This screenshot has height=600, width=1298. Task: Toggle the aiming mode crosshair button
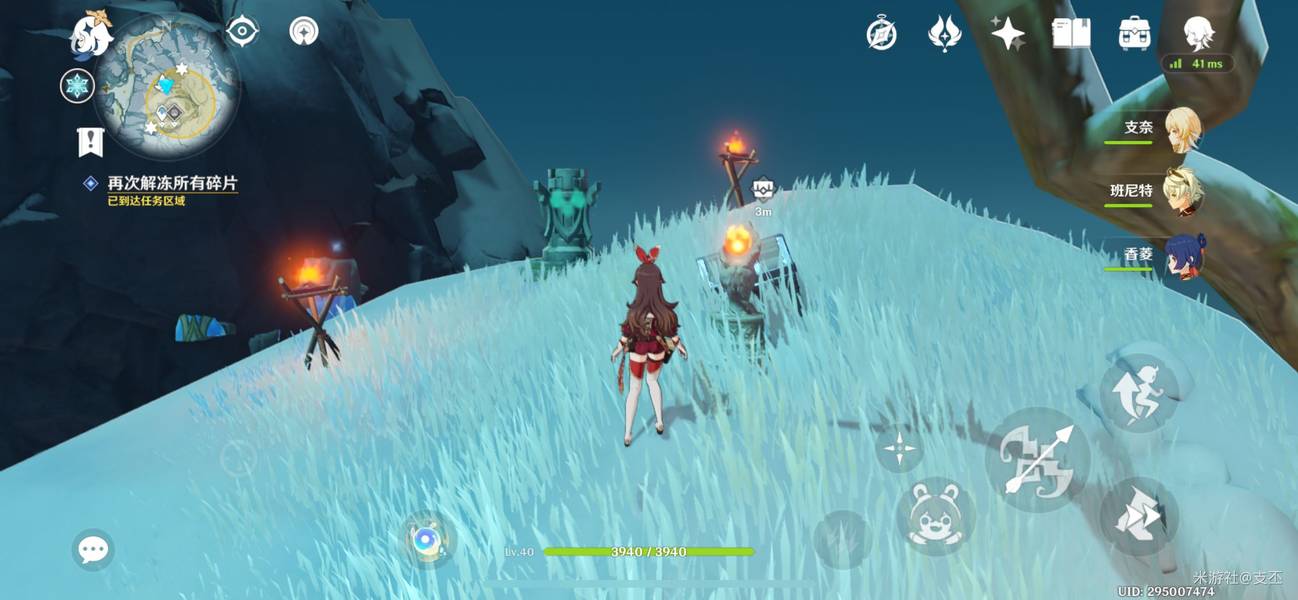click(899, 448)
